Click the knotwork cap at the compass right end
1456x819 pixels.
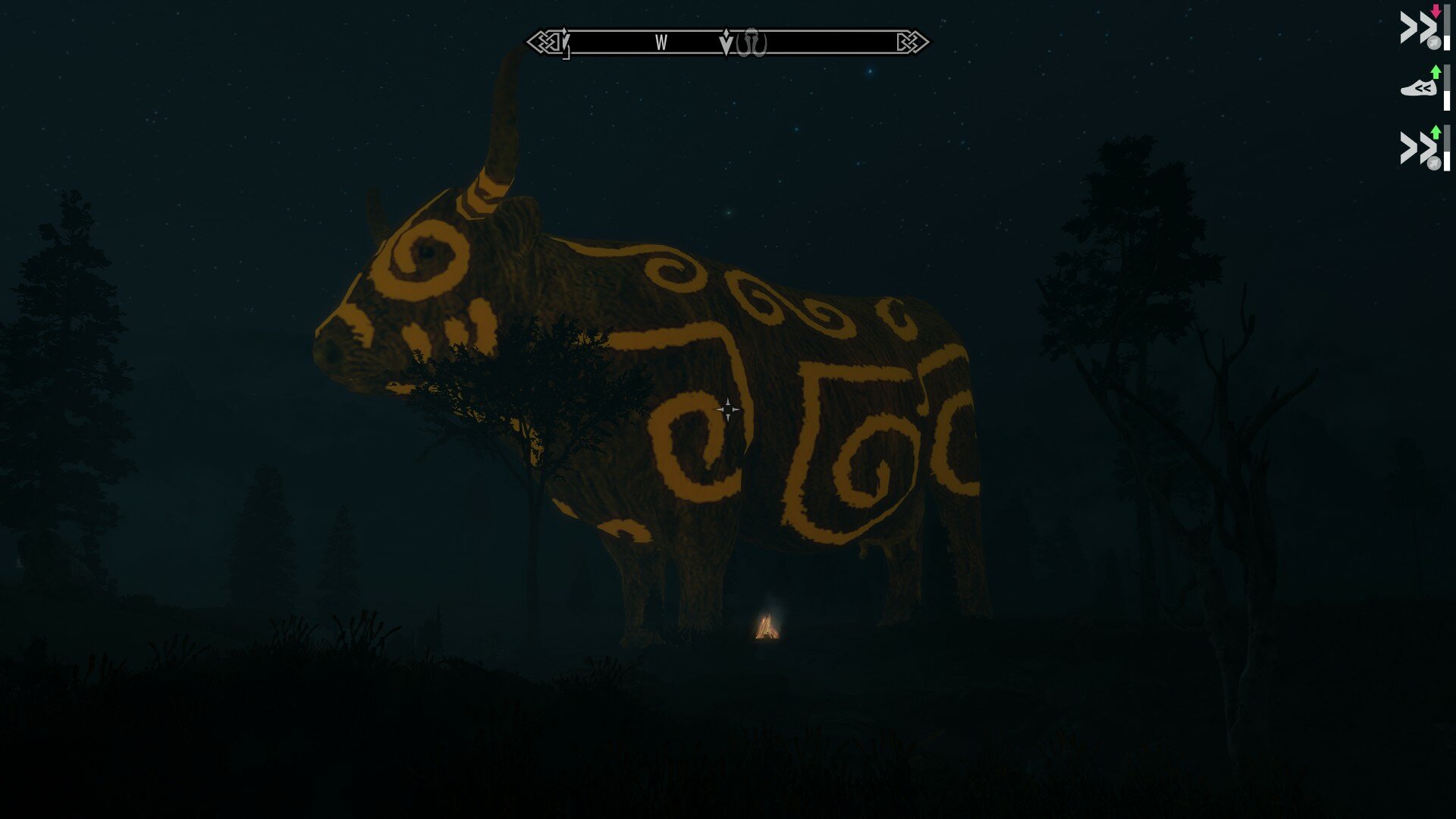point(914,42)
